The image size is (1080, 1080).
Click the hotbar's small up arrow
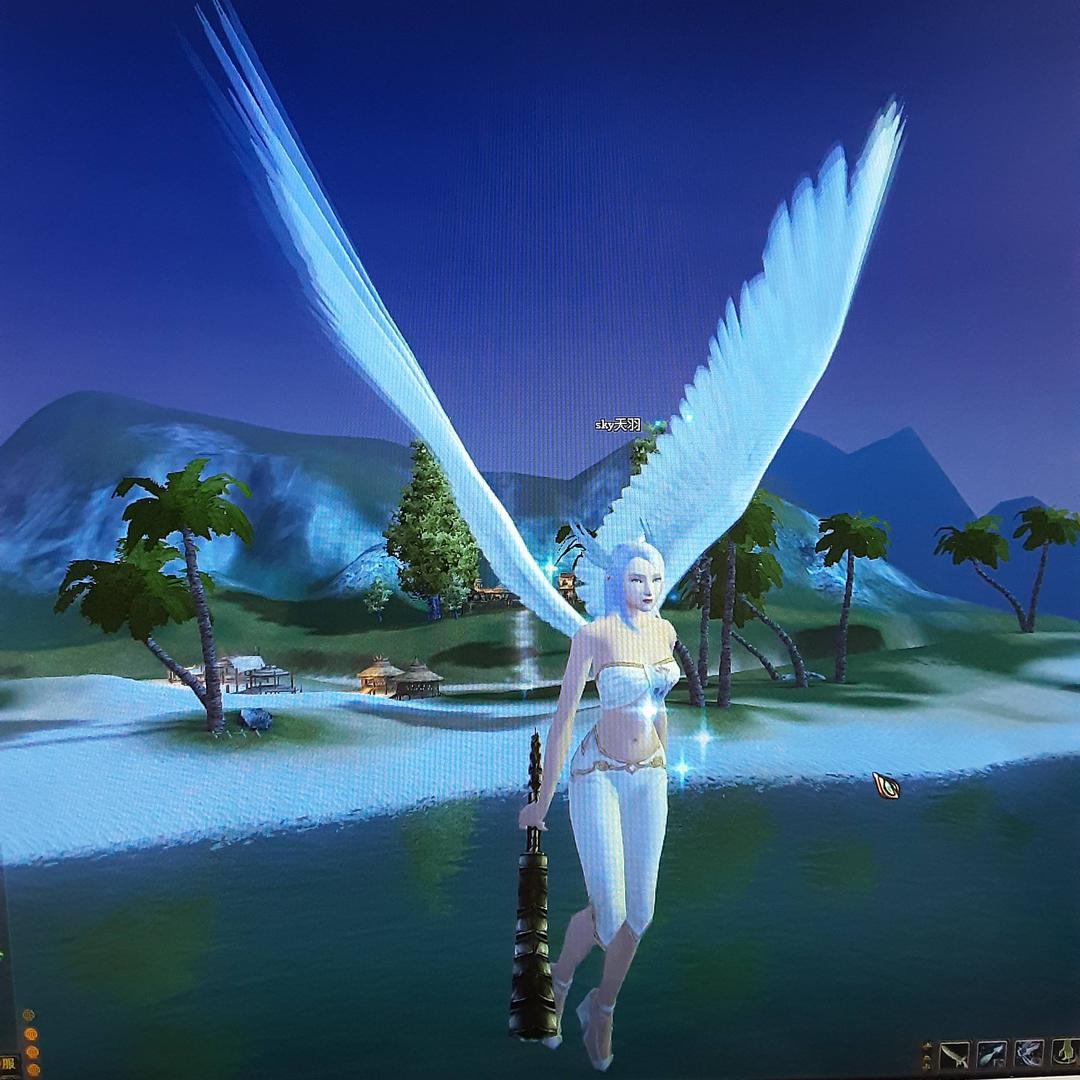point(927,1047)
